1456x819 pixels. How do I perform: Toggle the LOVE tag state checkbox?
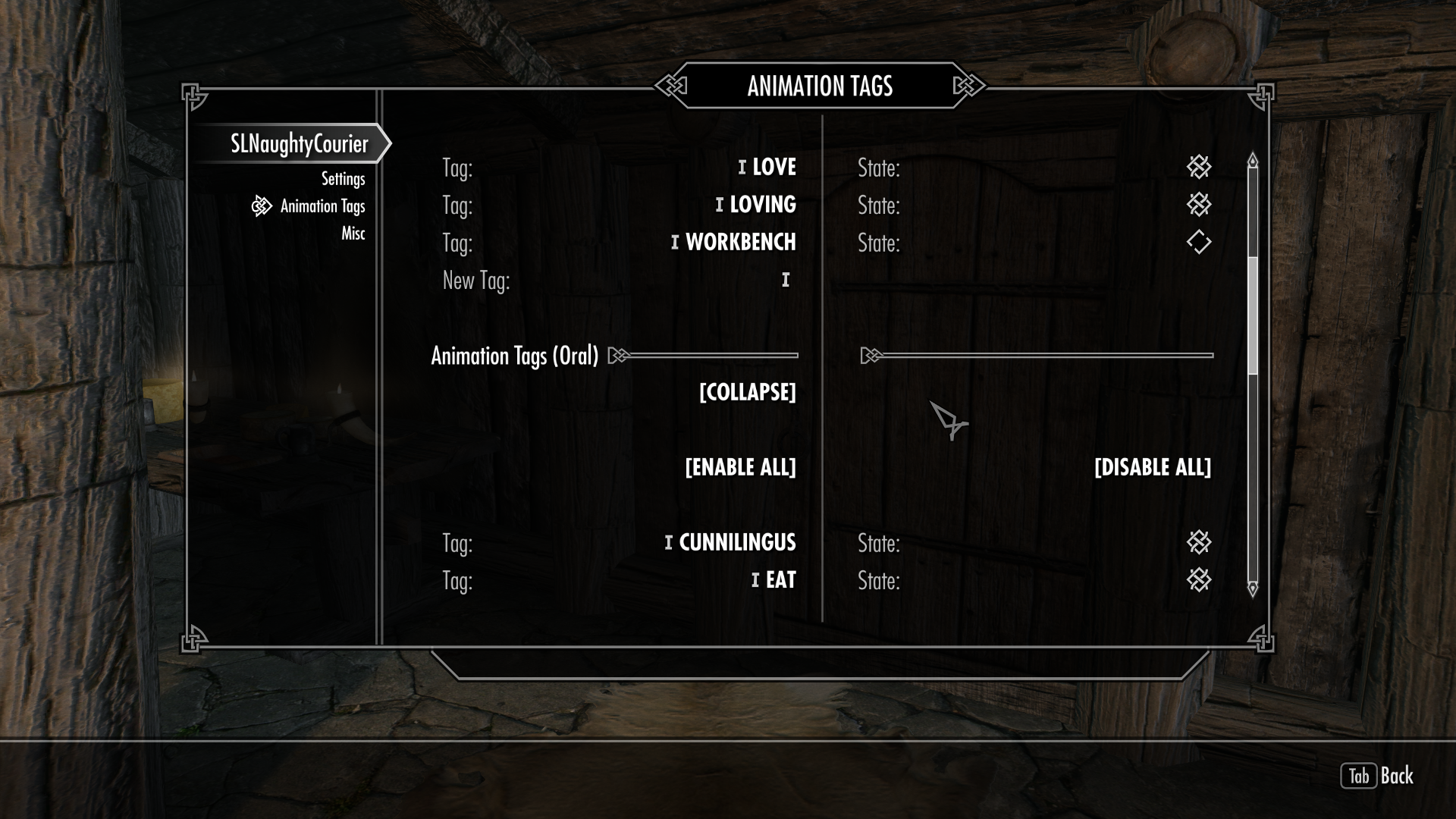pyautogui.click(x=1198, y=167)
